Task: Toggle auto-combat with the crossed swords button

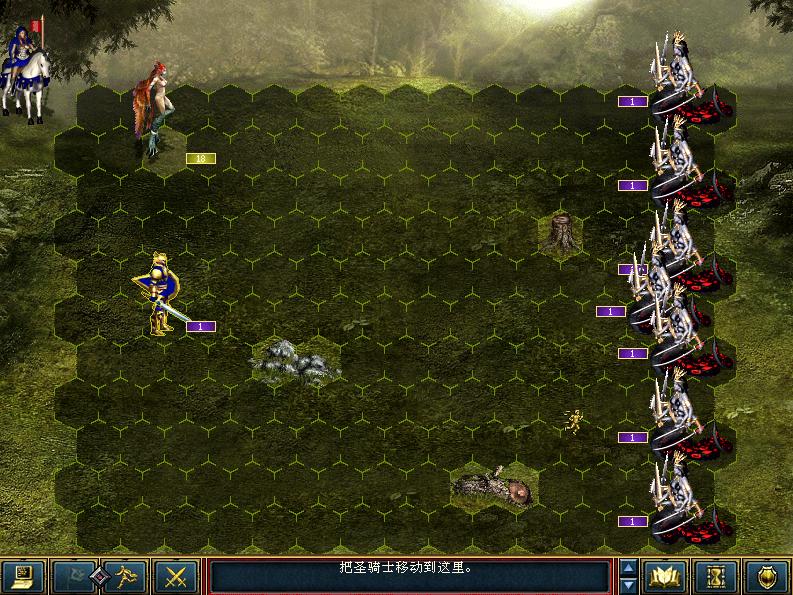Action: click(x=177, y=576)
